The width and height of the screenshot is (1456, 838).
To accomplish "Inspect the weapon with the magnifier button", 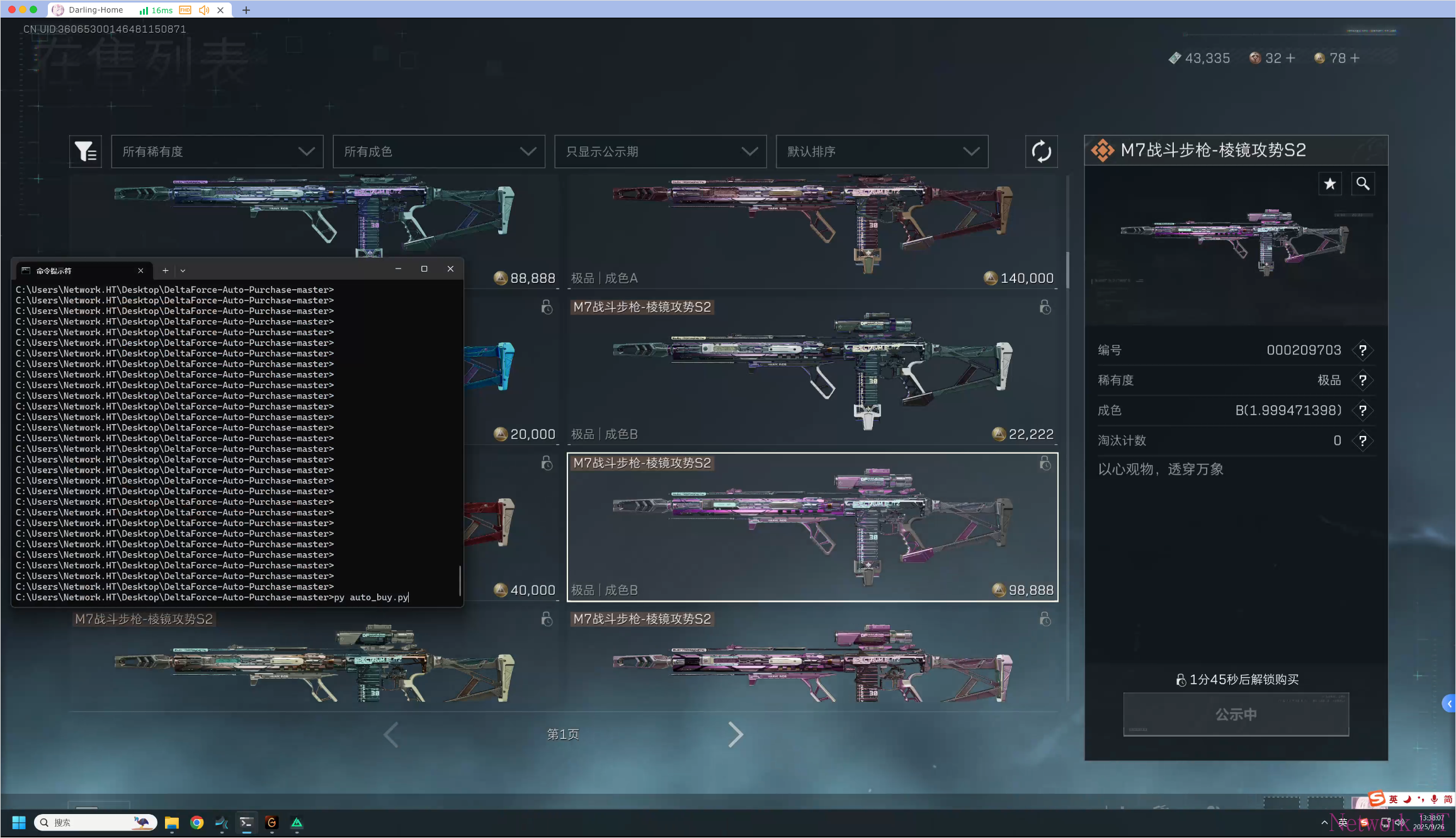I will pos(1363,184).
